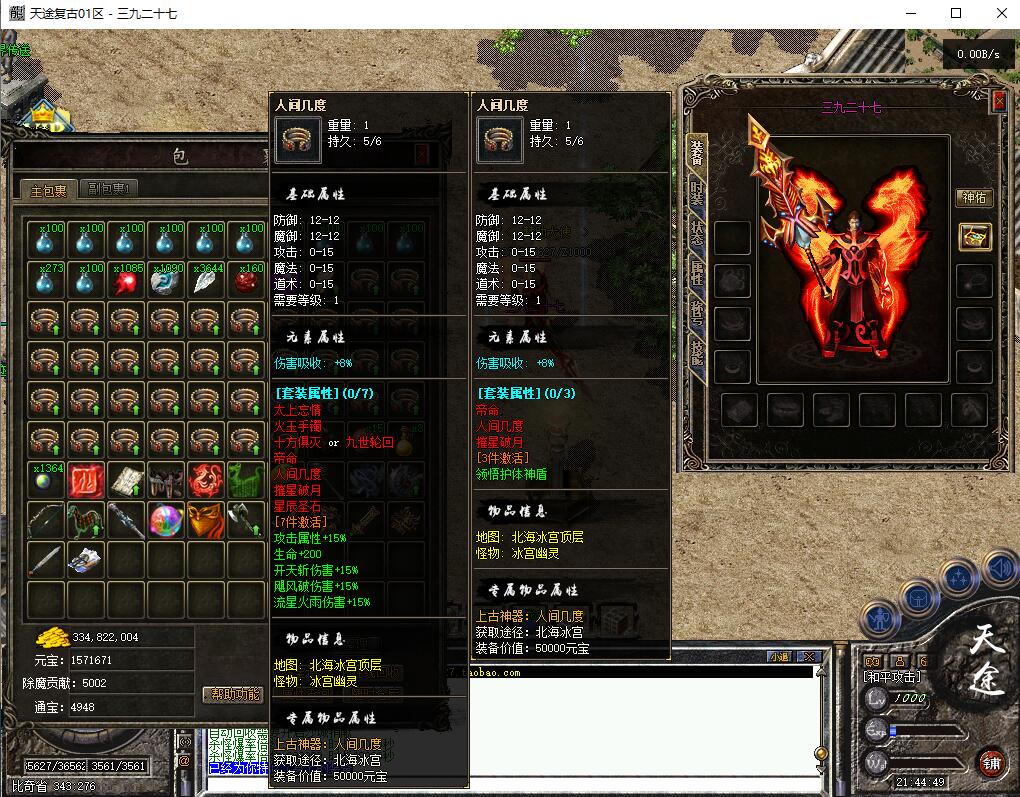Open the red 铺 shop button
This screenshot has width=1020, height=797.
point(992,762)
